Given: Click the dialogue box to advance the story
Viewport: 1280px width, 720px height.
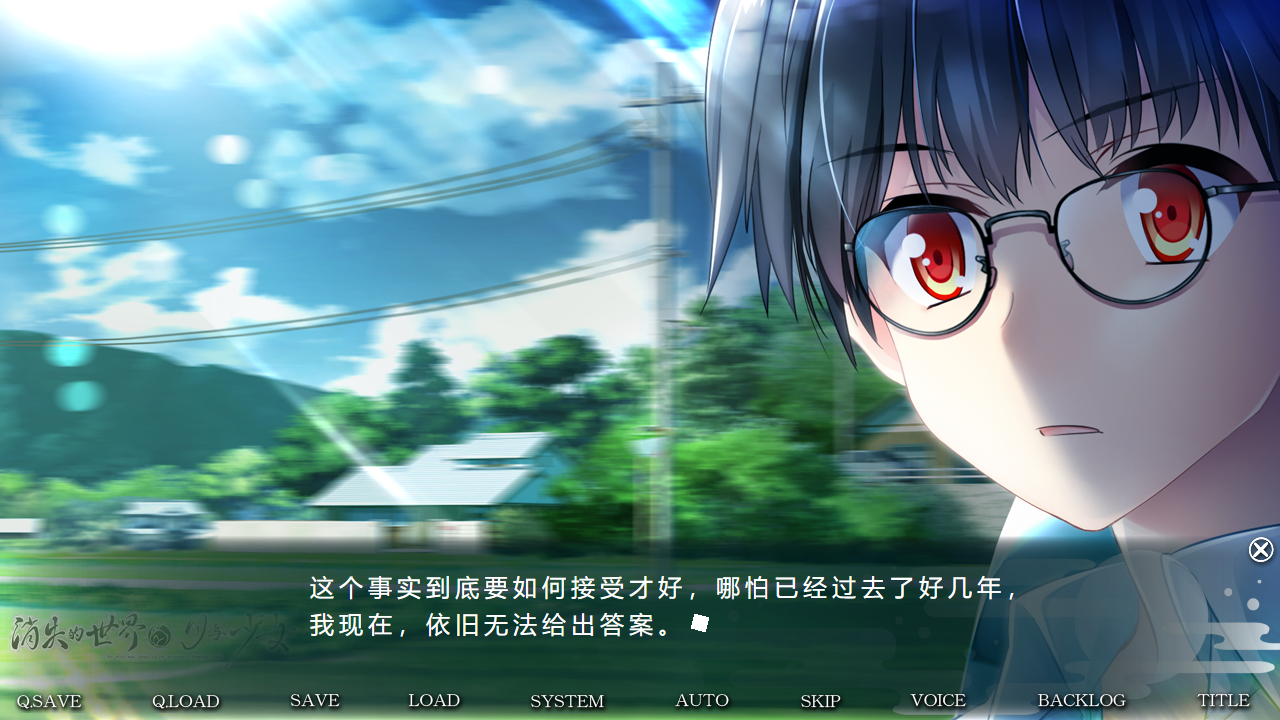Looking at the screenshot, I should coord(640,610).
